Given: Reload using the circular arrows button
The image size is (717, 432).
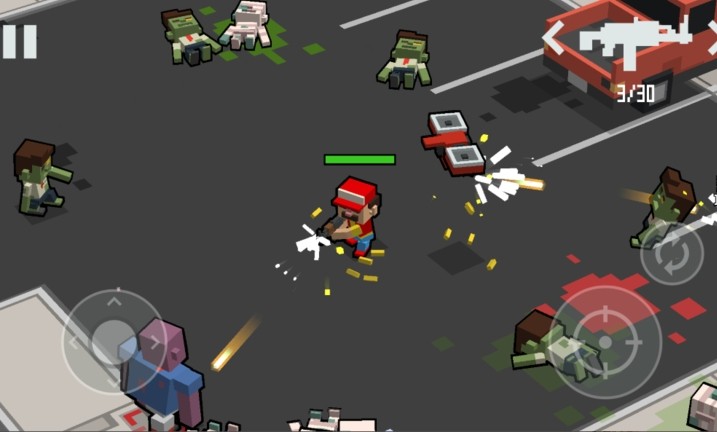Looking at the screenshot, I should (672, 255).
